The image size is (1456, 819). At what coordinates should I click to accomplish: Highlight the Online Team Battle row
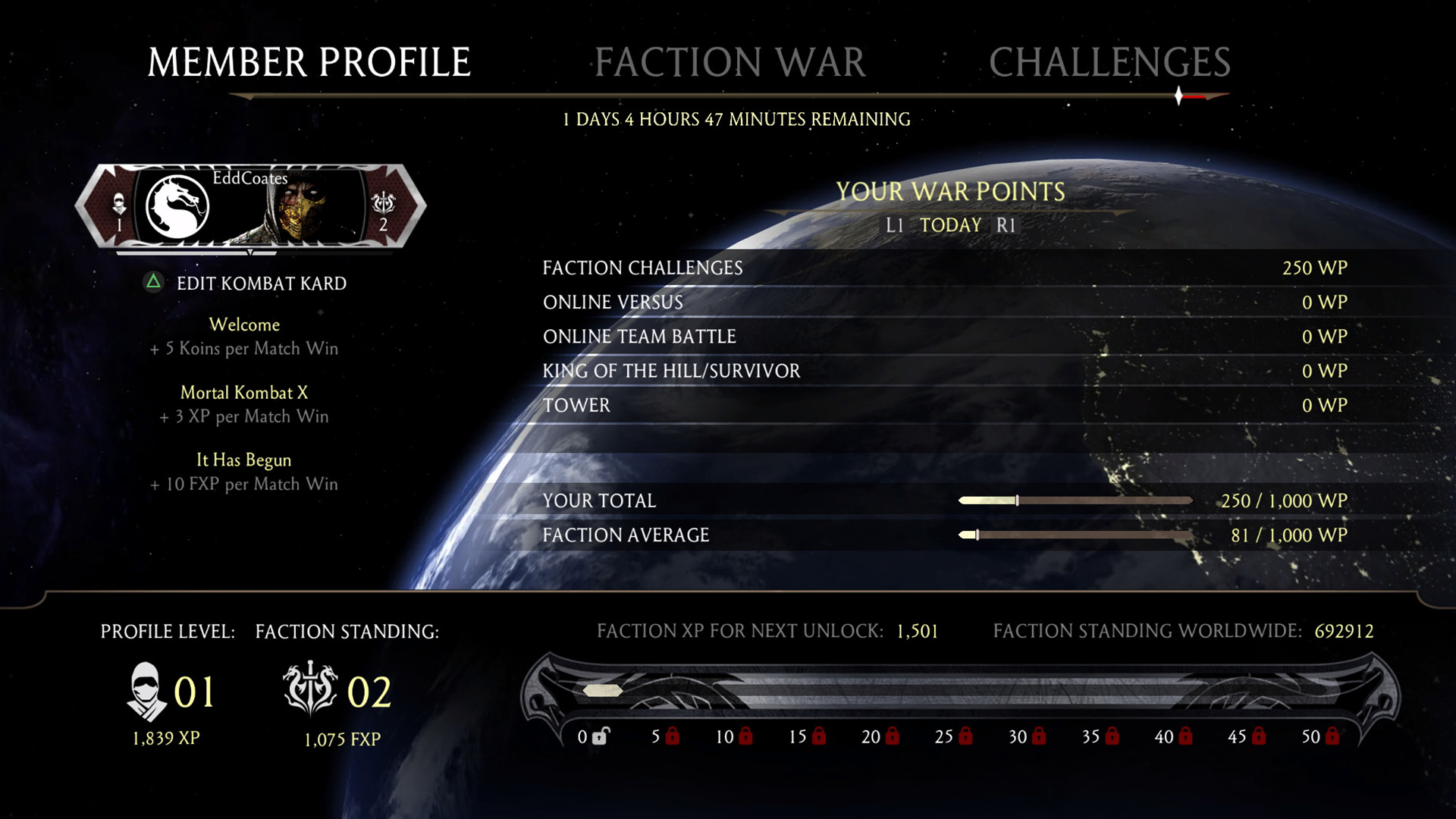[944, 336]
